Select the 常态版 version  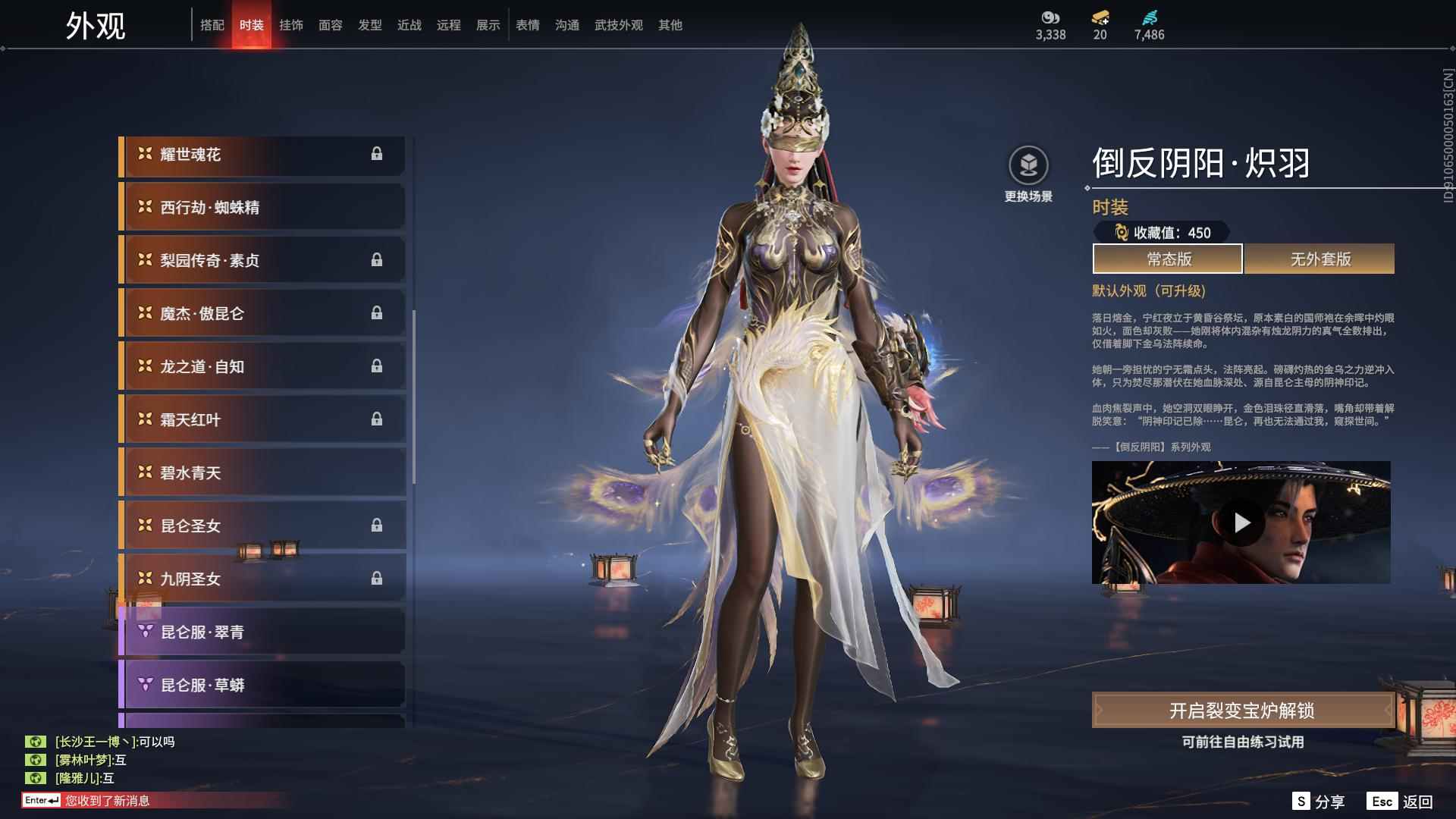click(x=1166, y=259)
